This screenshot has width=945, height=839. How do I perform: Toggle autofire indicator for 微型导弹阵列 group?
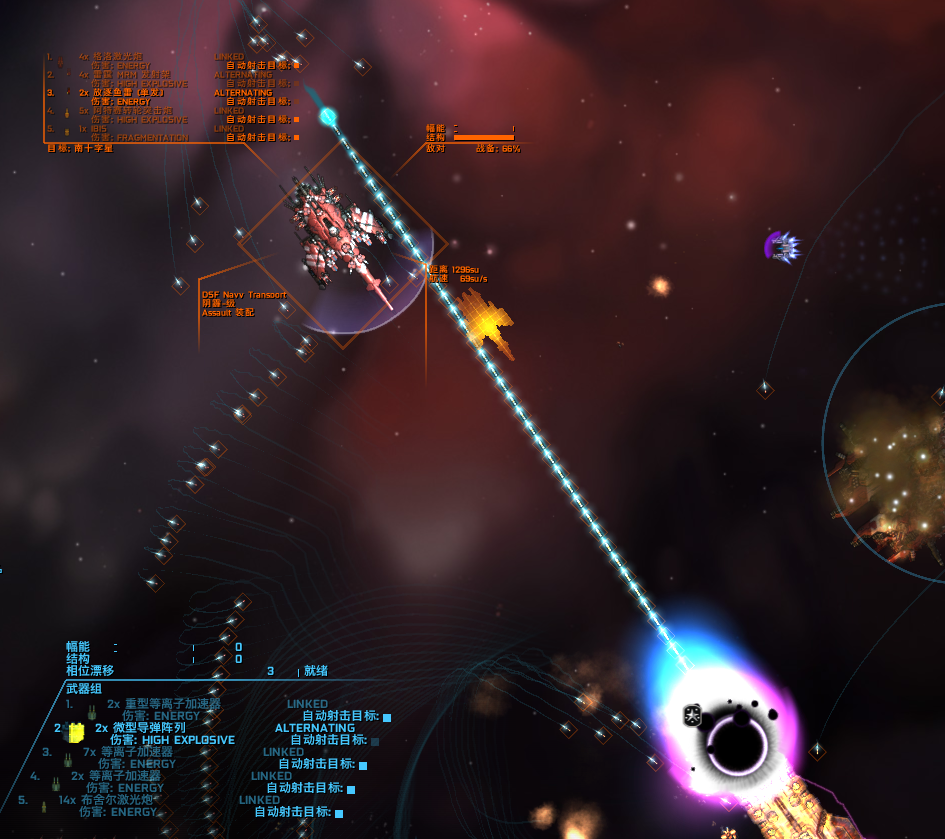pyautogui.click(x=375, y=741)
